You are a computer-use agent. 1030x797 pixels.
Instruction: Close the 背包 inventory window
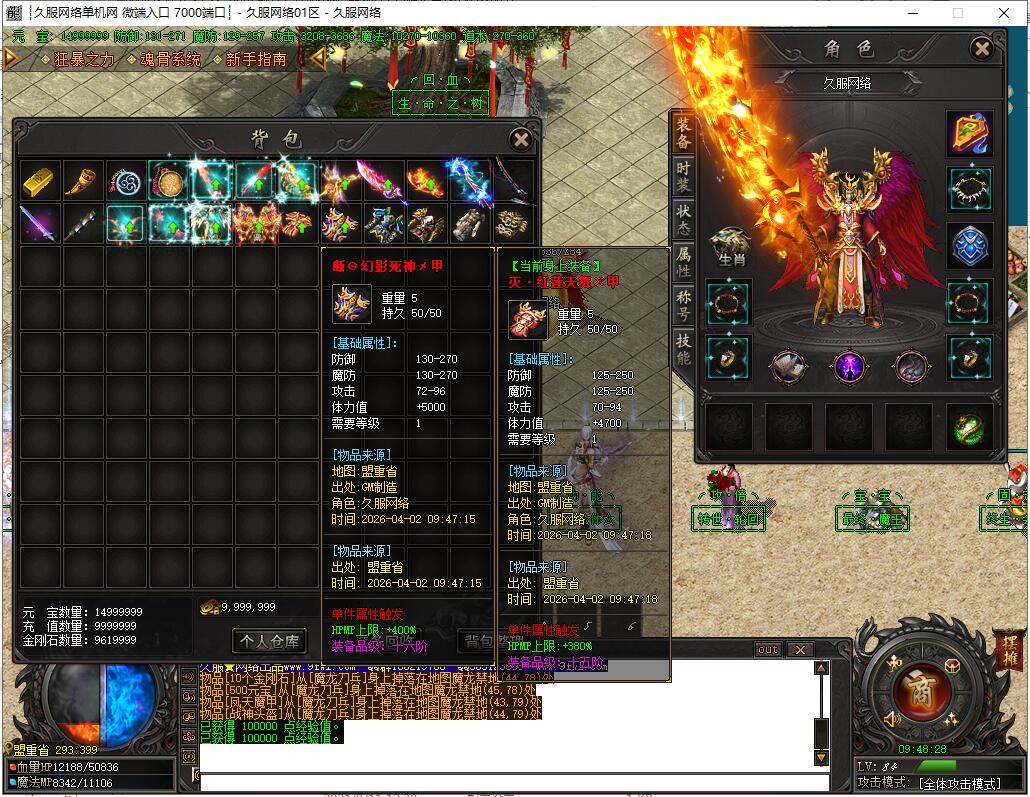pyautogui.click(x=520, y=140)
